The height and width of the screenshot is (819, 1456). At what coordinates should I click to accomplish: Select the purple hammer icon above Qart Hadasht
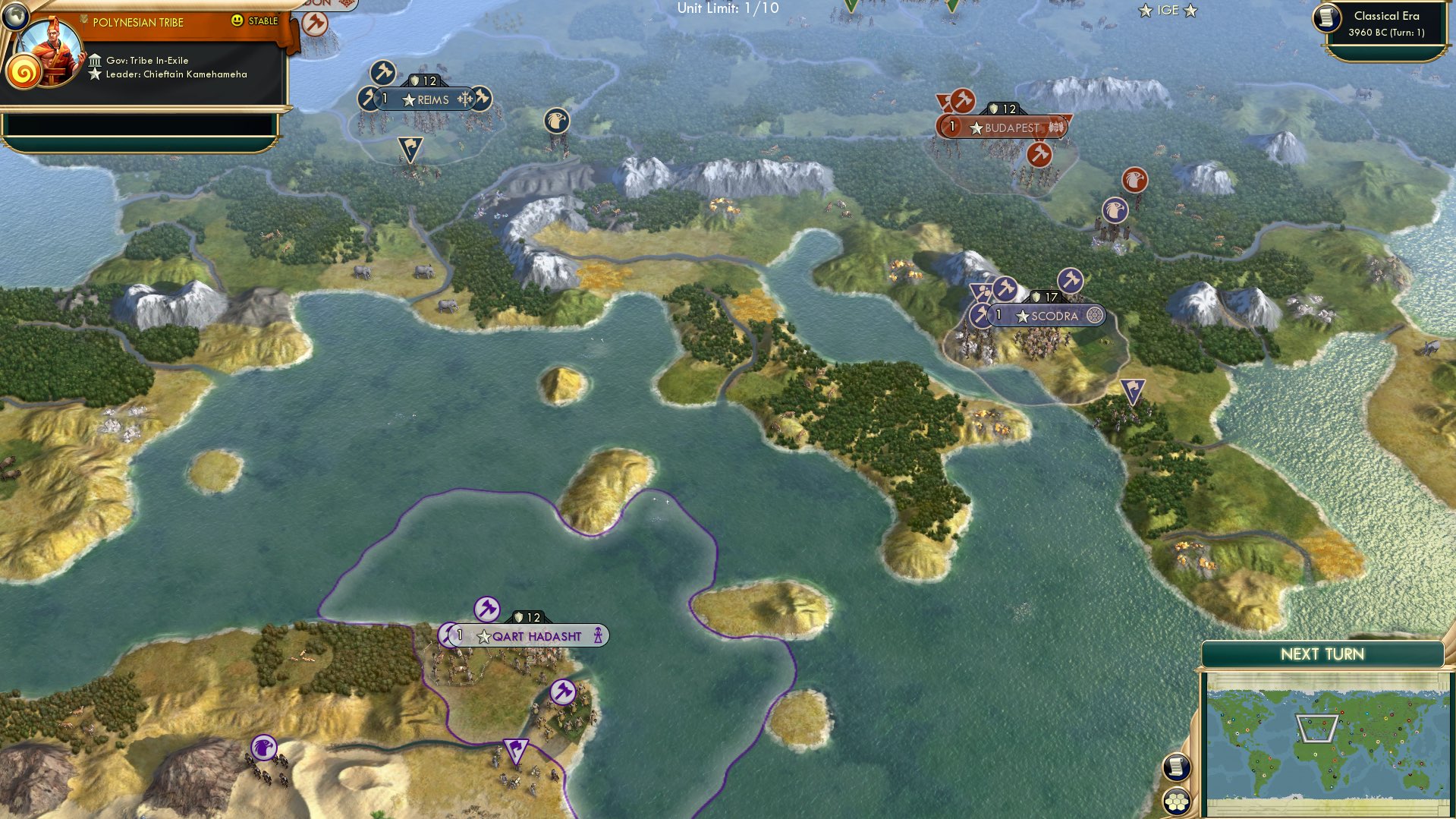[487, 608]
